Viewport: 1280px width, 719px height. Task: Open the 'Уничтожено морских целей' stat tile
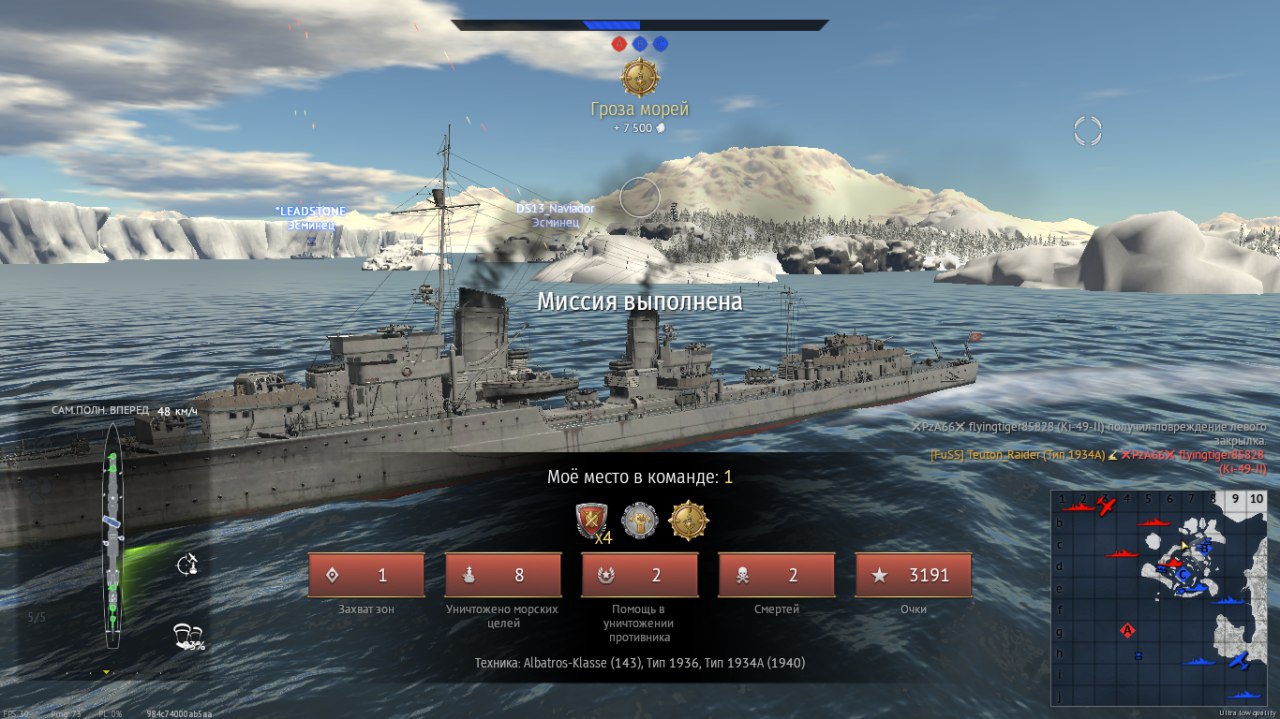[503, 575]
